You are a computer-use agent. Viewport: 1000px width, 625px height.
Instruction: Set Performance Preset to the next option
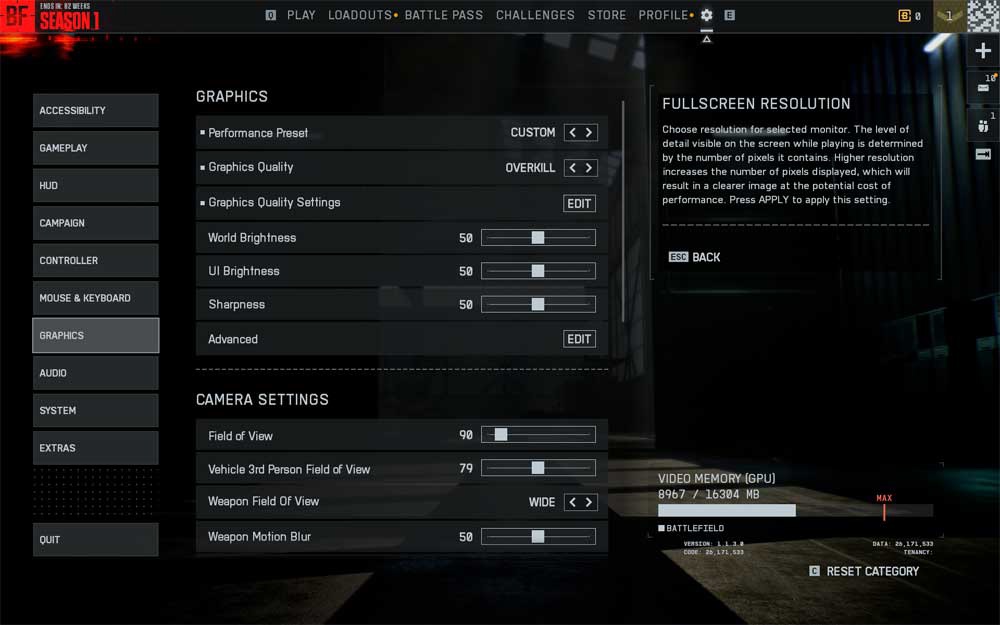589,132
